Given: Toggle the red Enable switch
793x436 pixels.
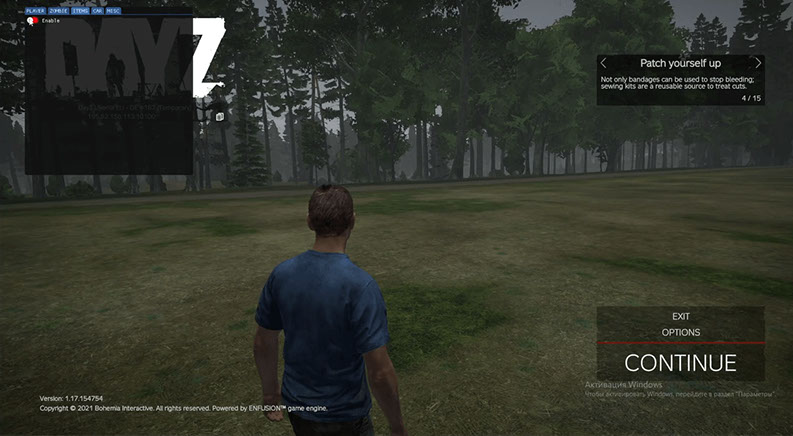Looking at the screenshot, I should [x=33, y=20].
